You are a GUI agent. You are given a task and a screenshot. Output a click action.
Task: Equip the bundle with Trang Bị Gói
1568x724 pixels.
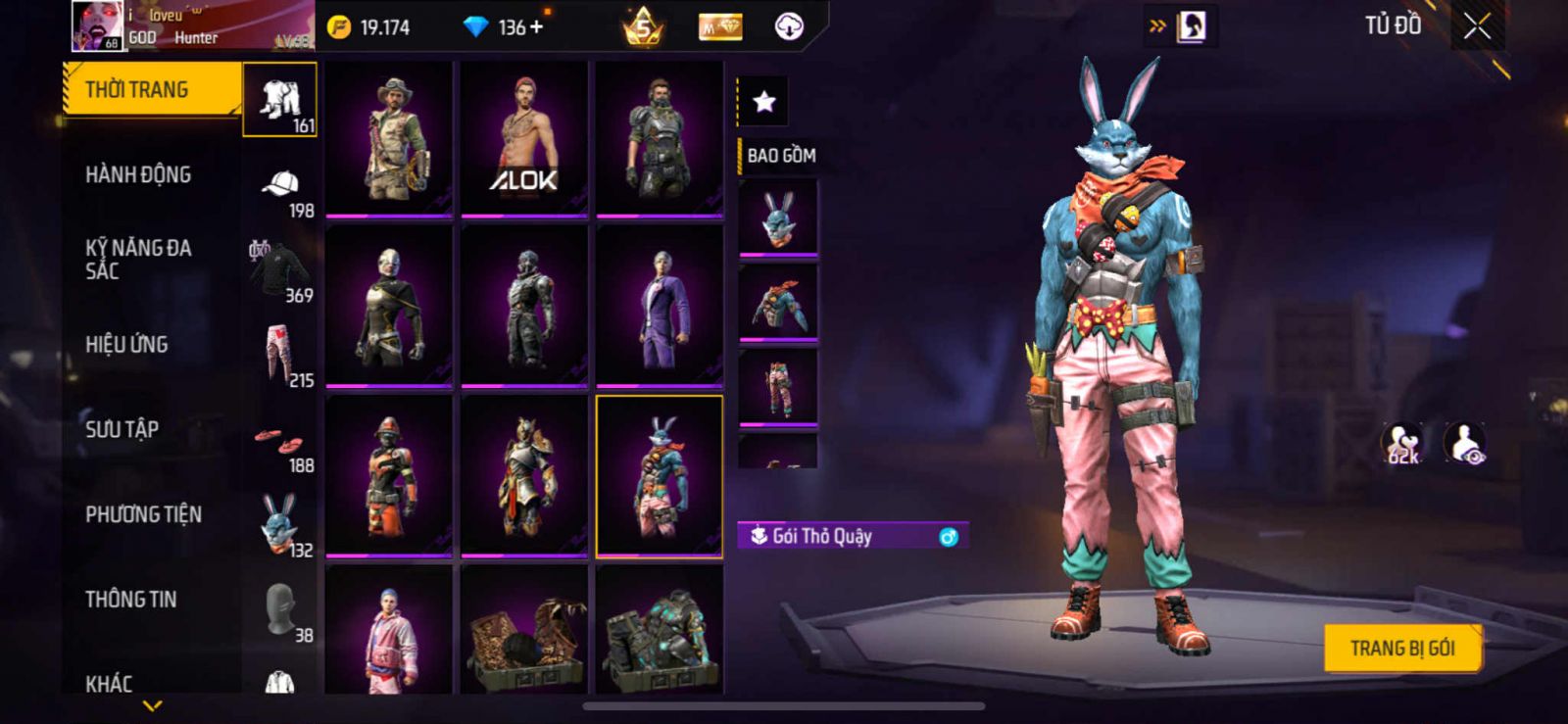[x=1401, y=648]
